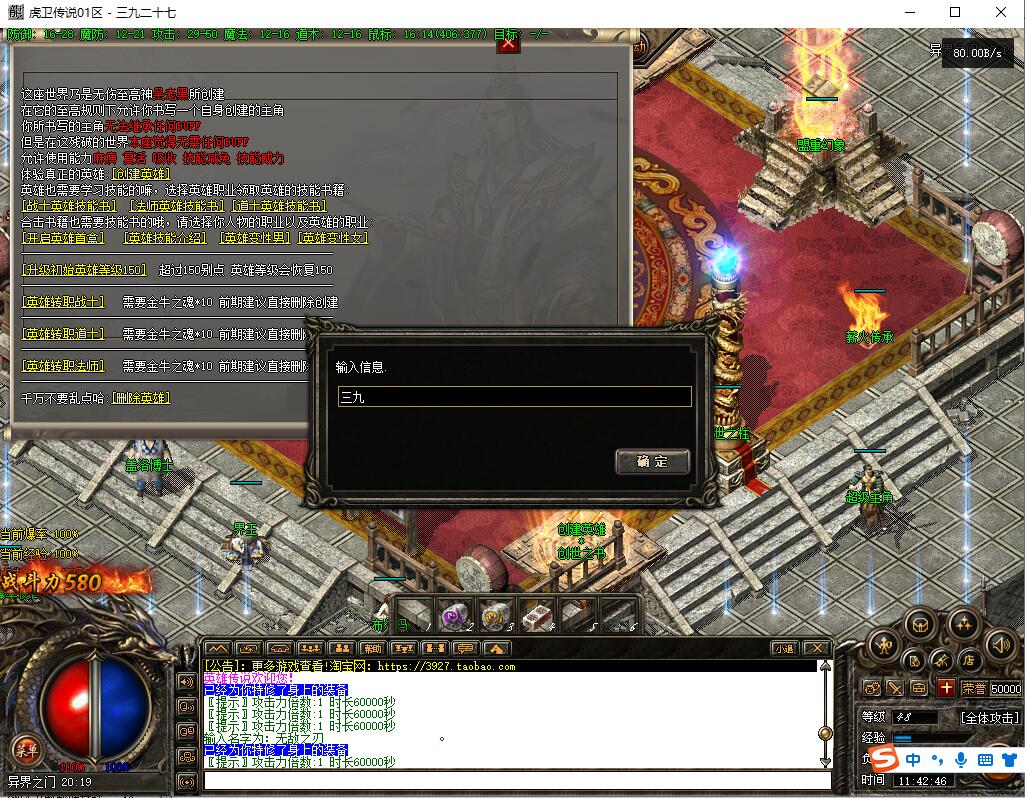
Task: Select the 英雄转职法师 option
Action: click(x=63, y=366)
